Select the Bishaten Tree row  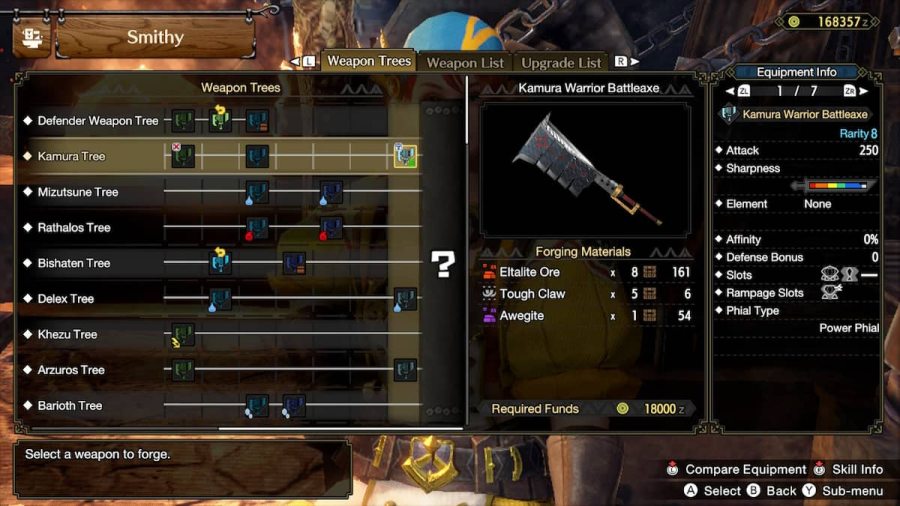pyautogui.click(x=74, y=263)
